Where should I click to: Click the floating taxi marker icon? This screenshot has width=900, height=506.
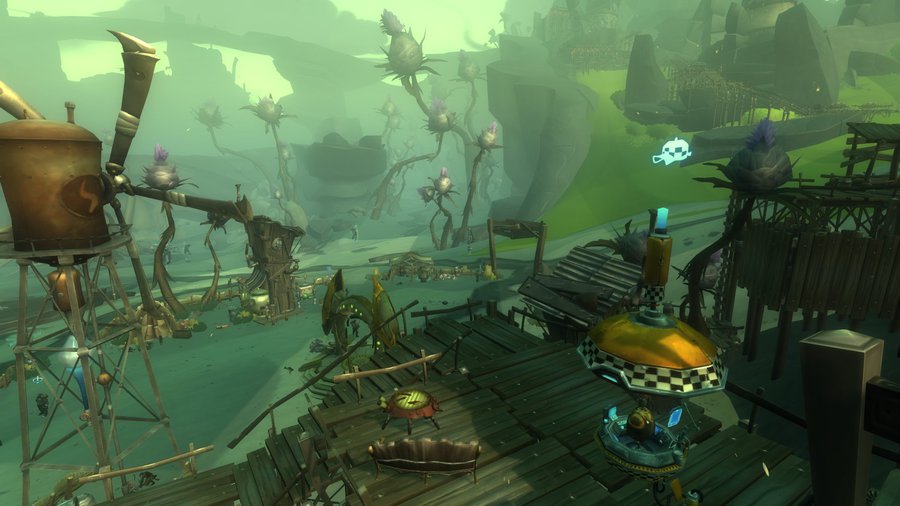(x=672, y=152)
